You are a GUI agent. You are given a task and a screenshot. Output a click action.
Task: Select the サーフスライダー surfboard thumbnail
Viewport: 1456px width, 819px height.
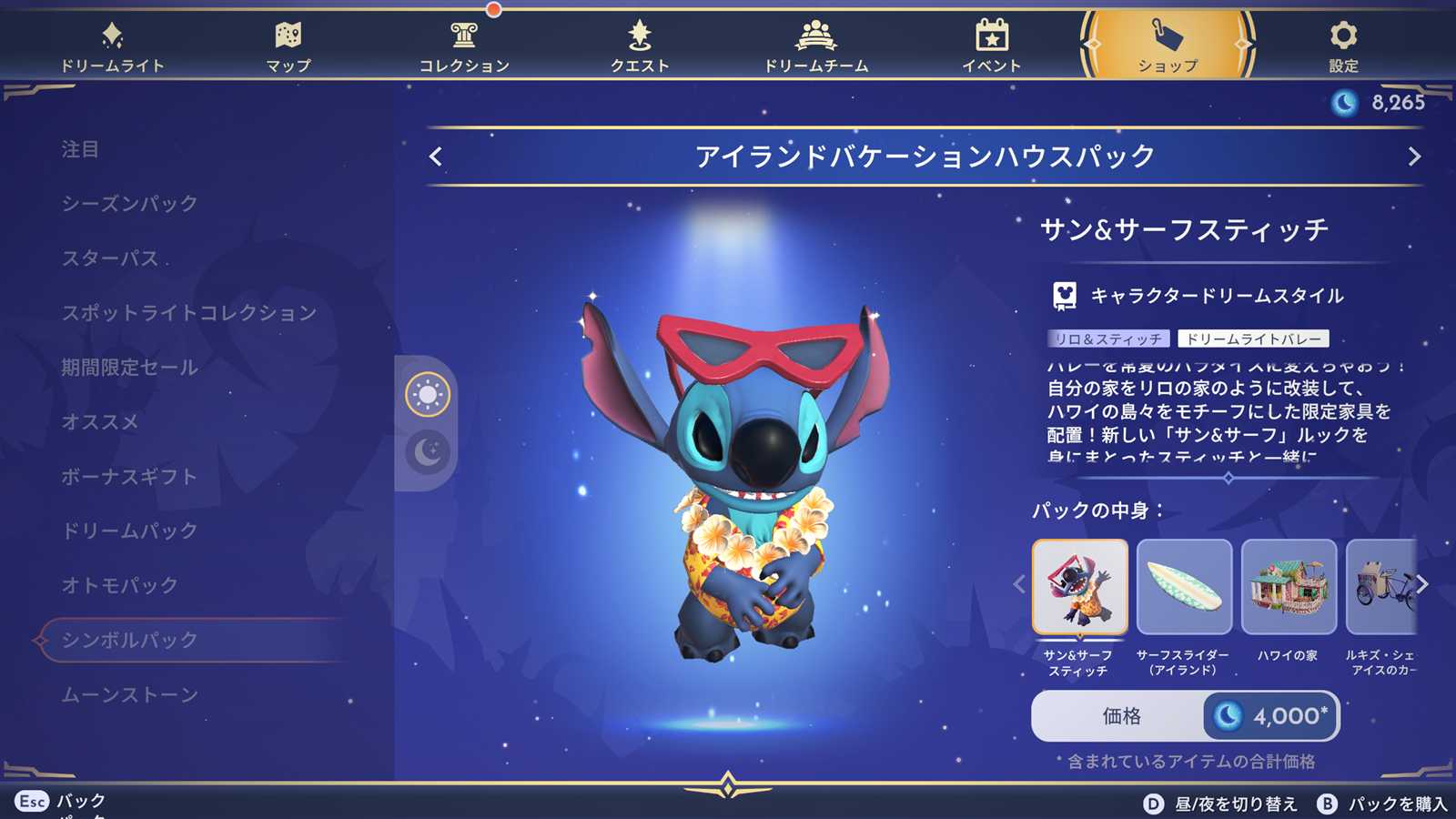(1184, 587)
